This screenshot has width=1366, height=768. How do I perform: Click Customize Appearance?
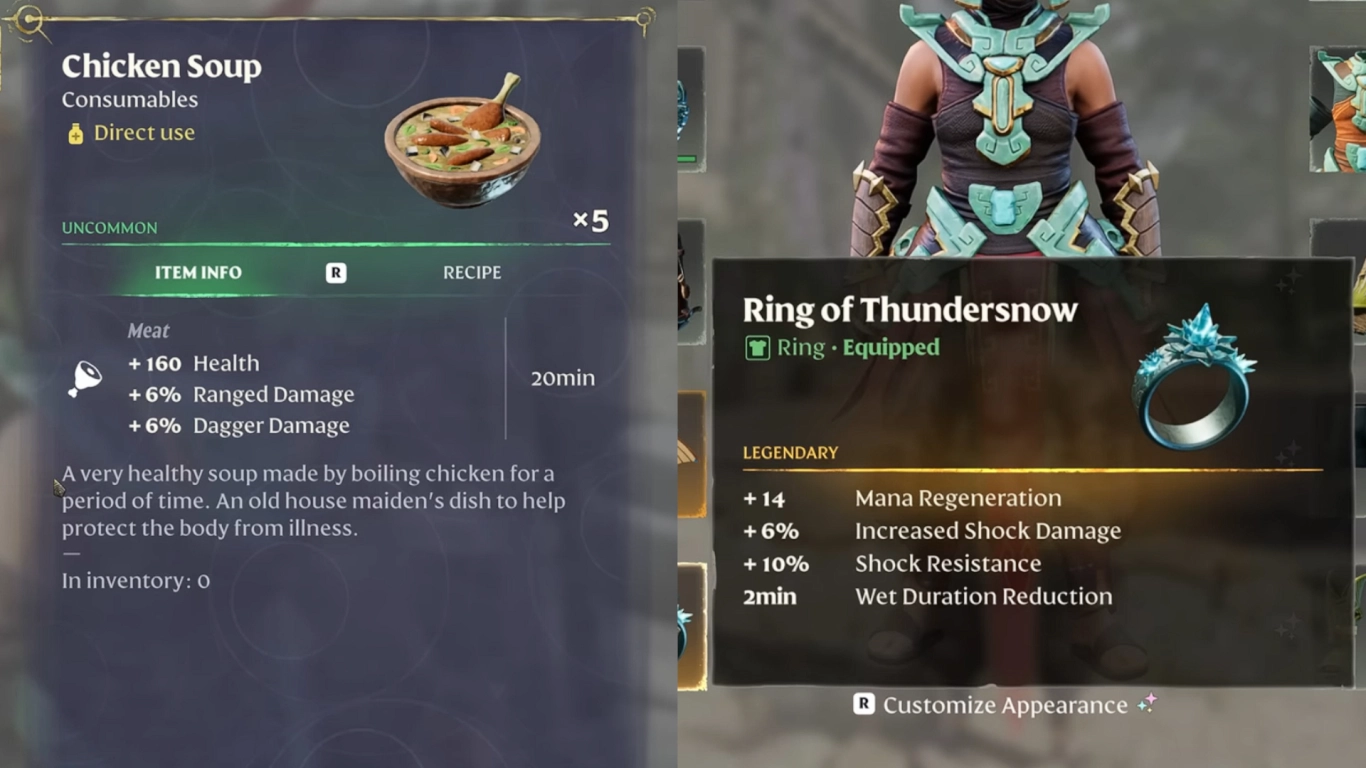click(x=1007, y=704)
